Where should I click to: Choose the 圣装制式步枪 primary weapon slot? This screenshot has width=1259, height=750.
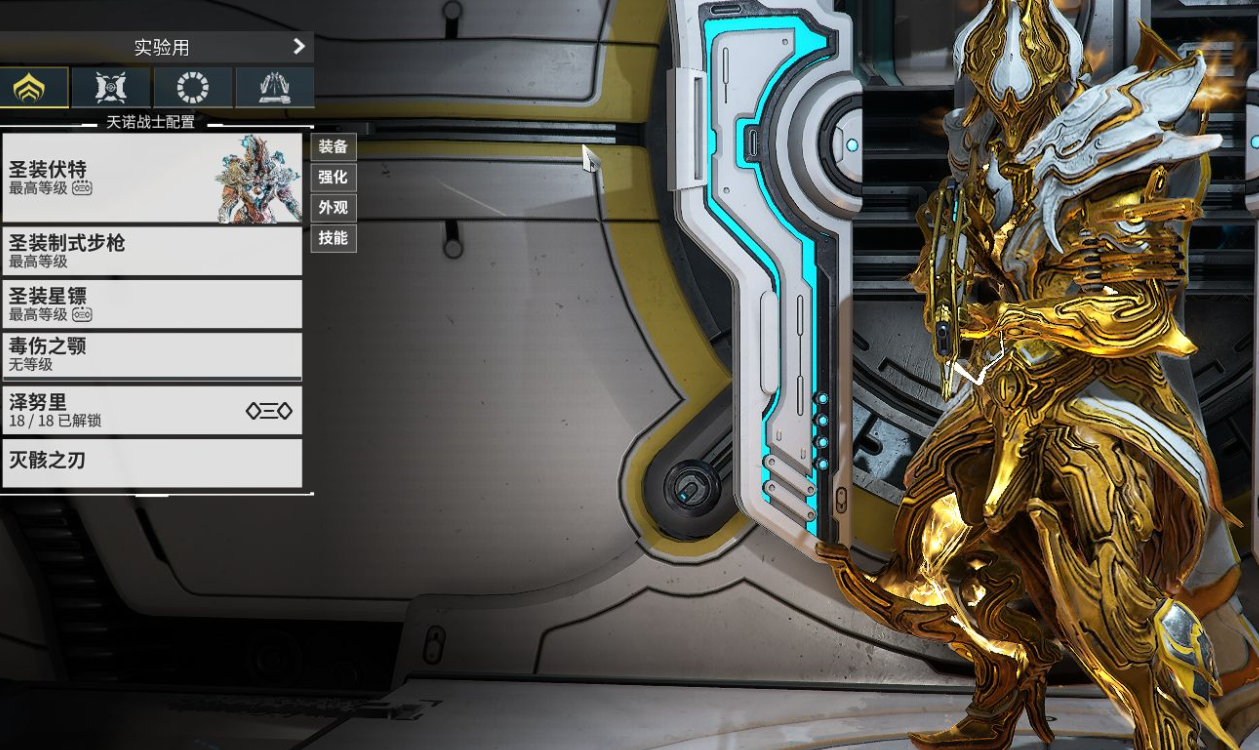click(152, 251)
